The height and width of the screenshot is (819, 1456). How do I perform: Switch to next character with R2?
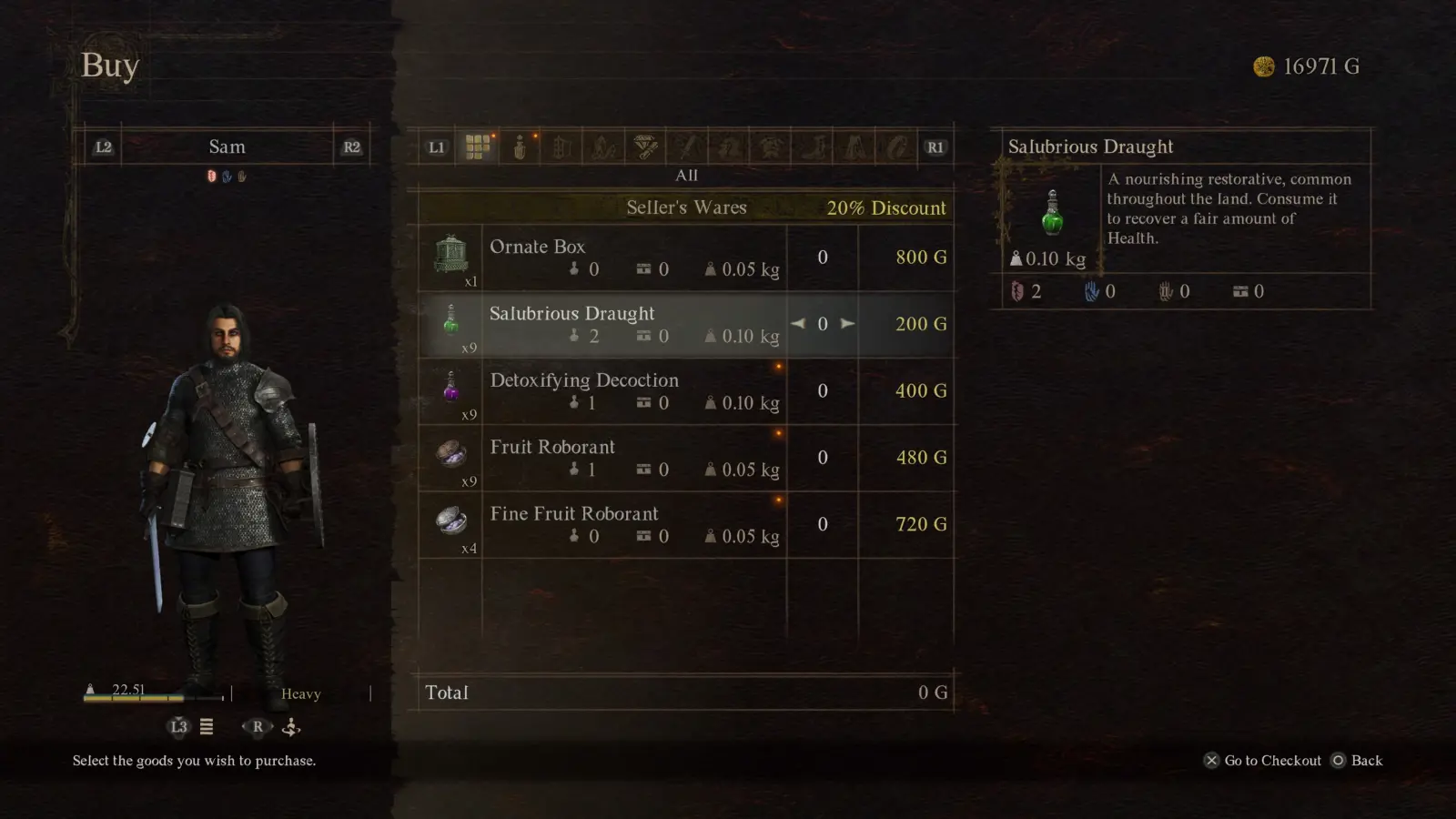pyautogui.click(x=353, y=146)
